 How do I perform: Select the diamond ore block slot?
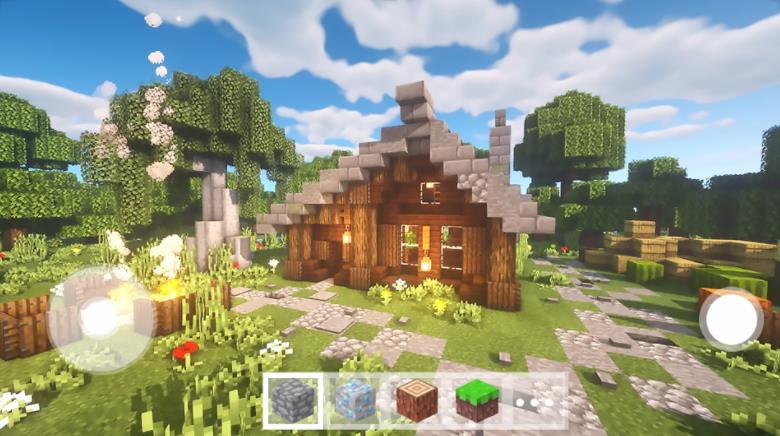(355, 401)
